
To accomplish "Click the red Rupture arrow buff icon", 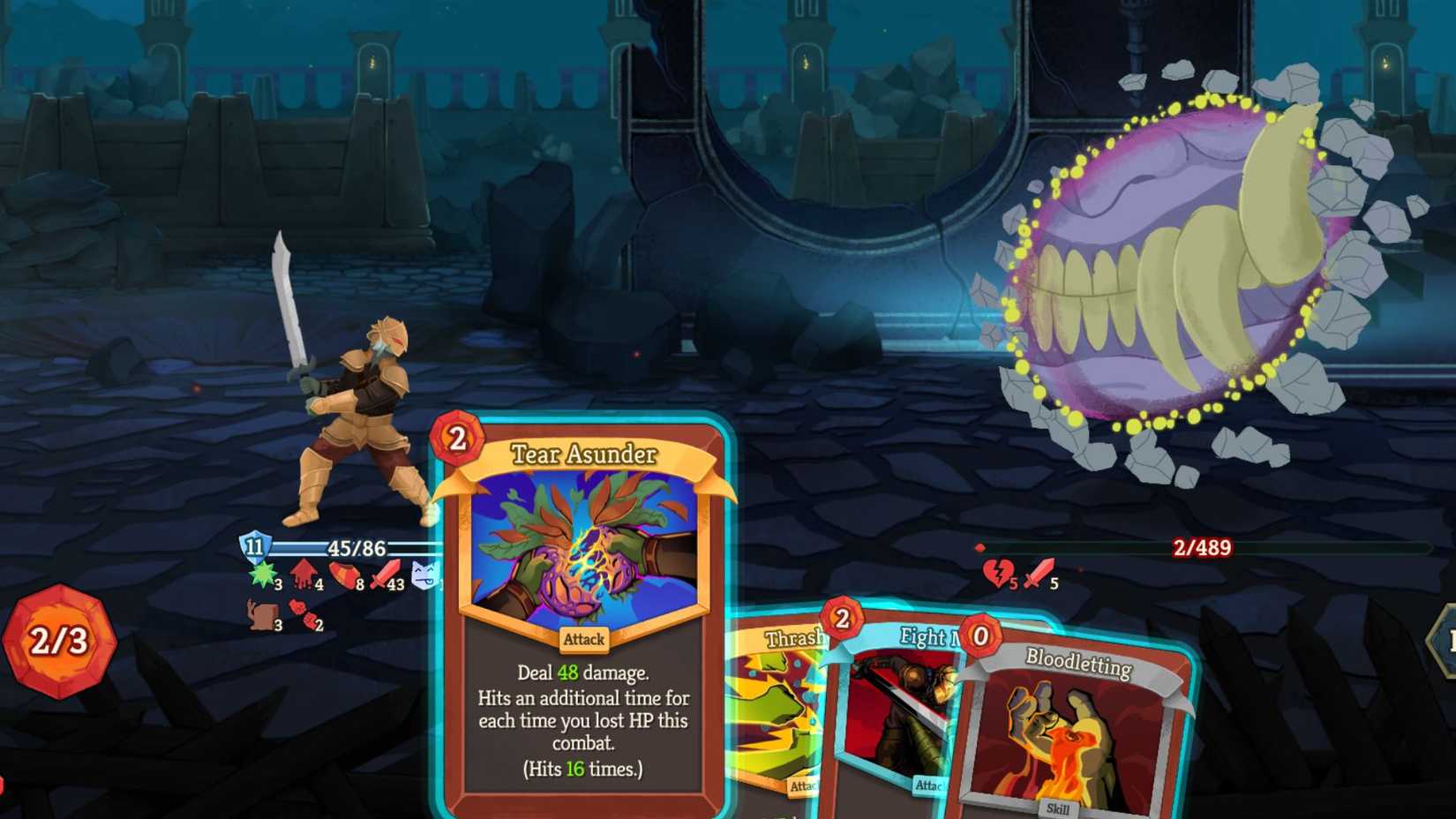I will click(x=304, y=572).
